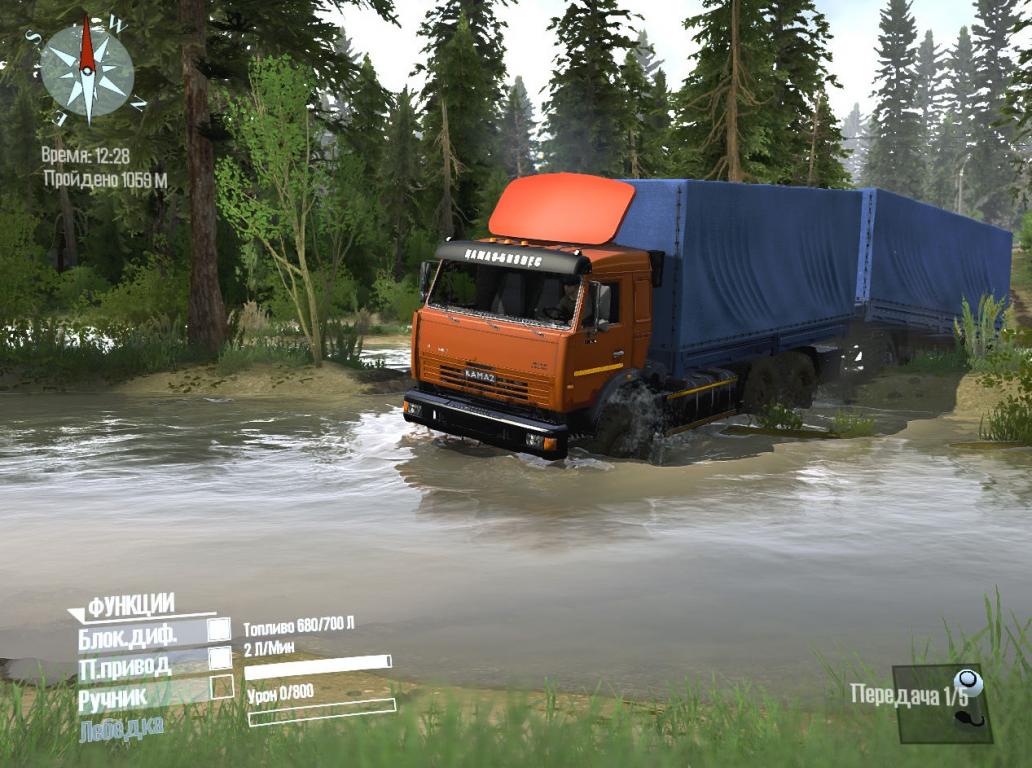Viewport: 1032px width, 768px height.
Task: Click the gearbox shifter knob
Action: click(968, 684)
